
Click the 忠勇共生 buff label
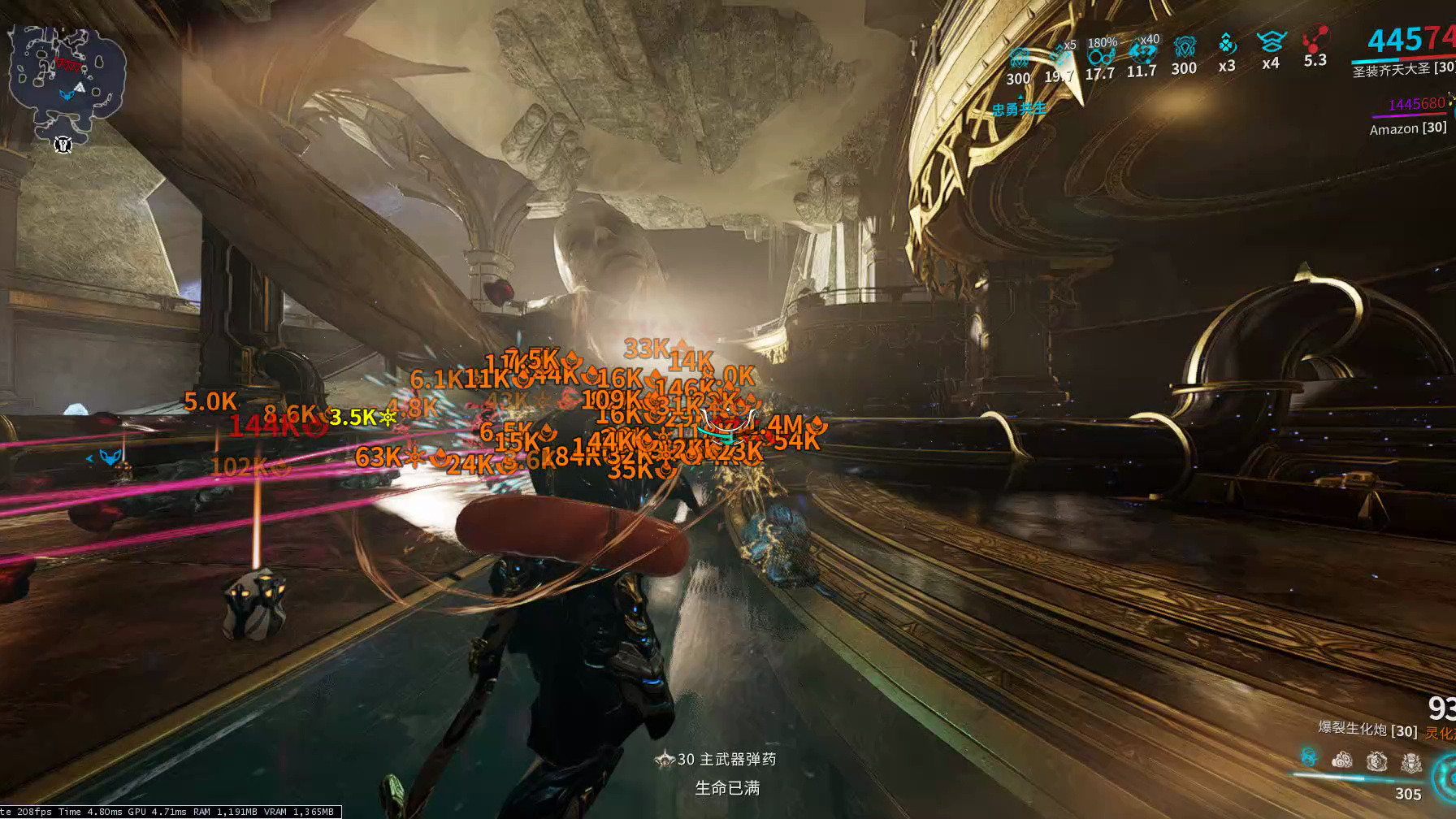(x=1019, y=109)
